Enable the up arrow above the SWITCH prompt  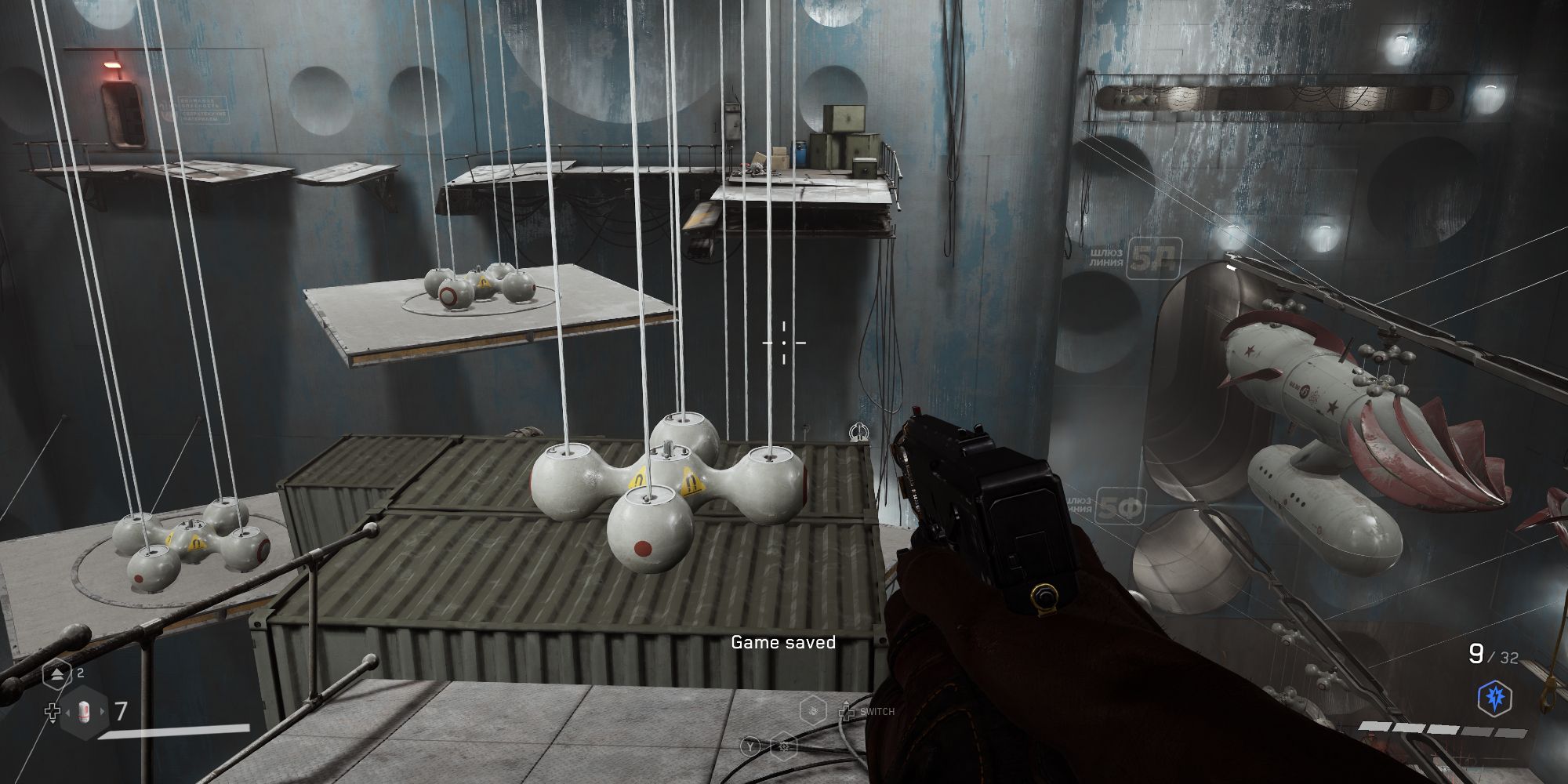tap(846, 702)
